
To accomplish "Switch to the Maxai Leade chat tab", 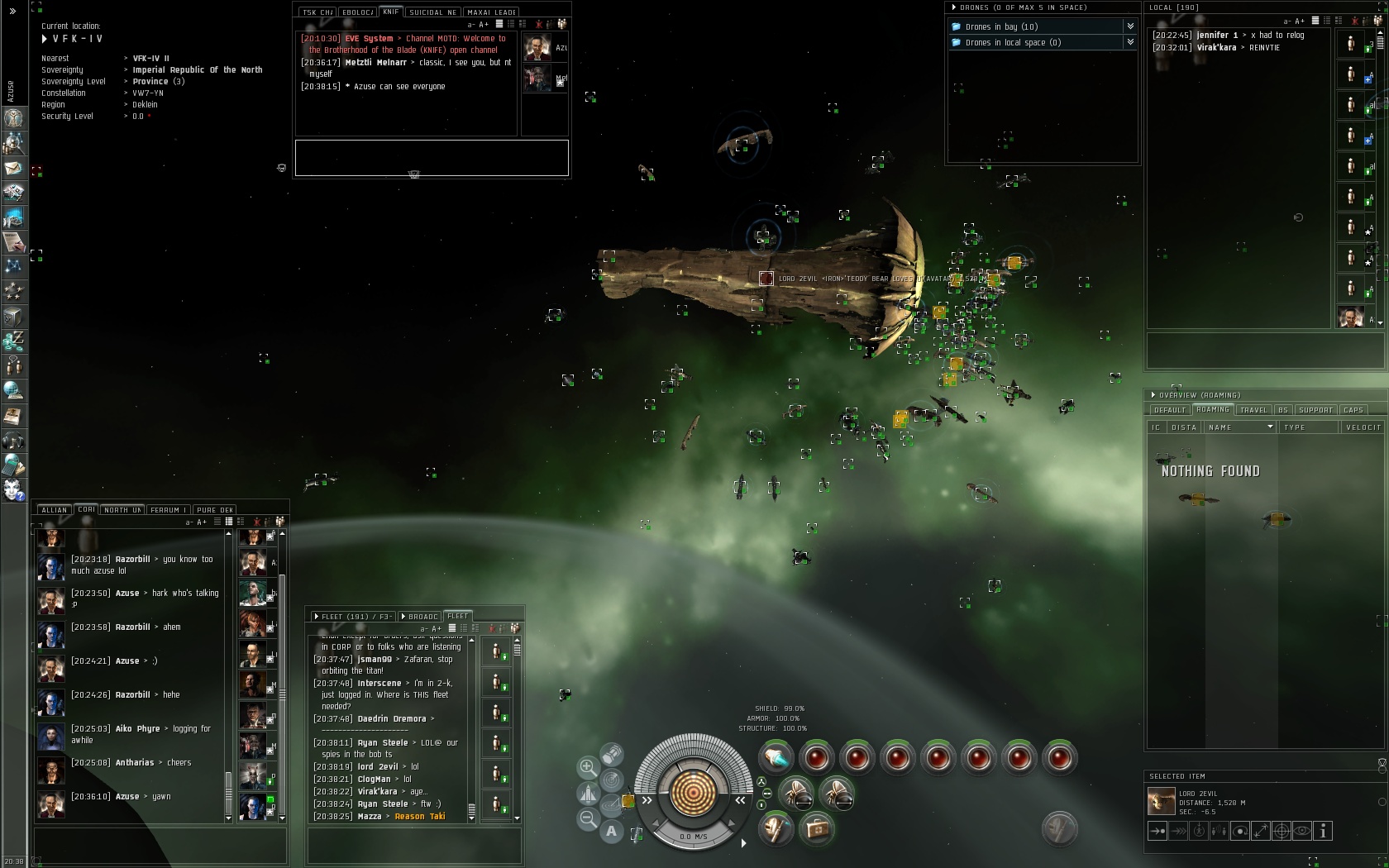I will coord(492,12).
